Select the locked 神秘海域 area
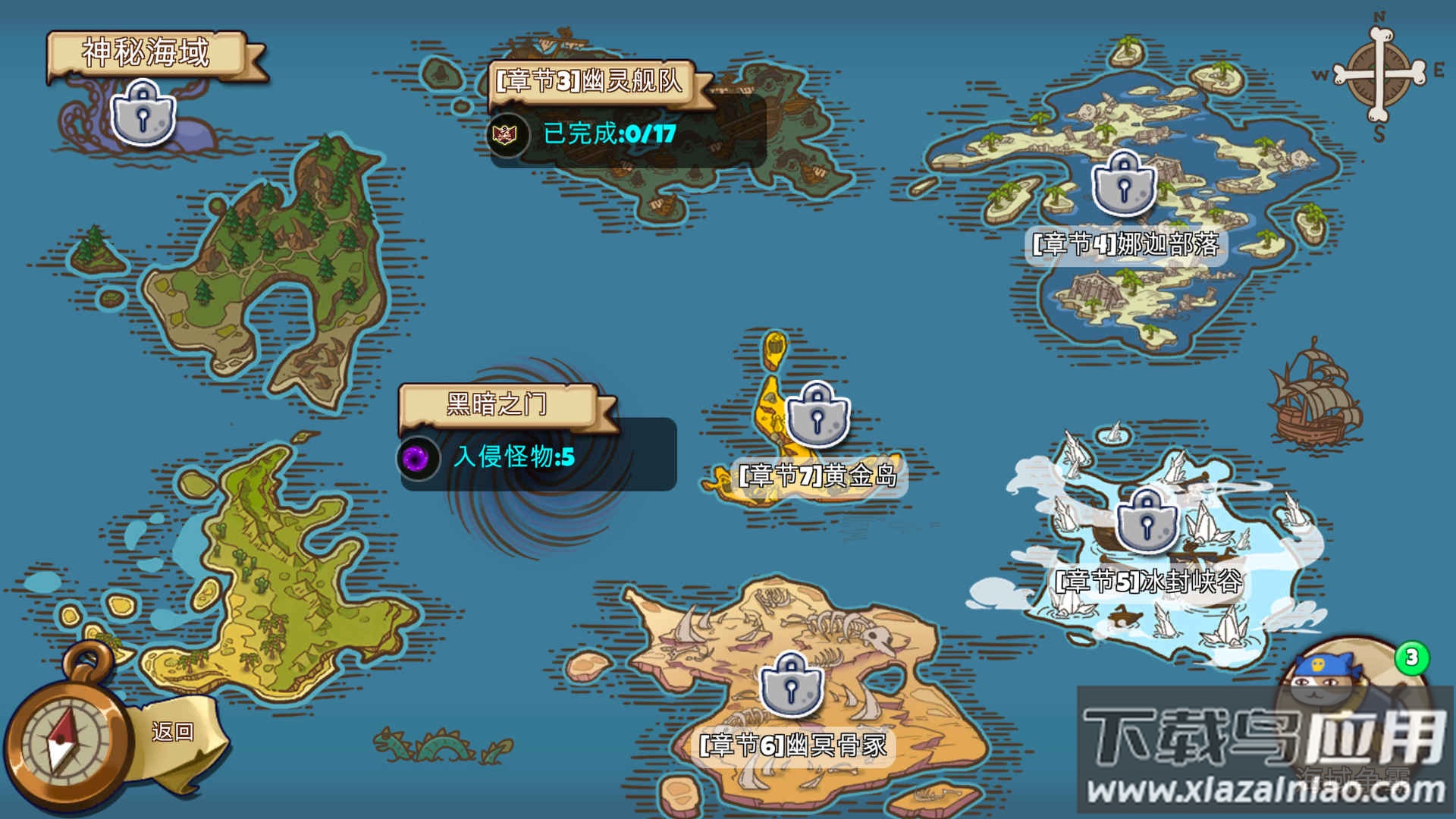 pos(143,114)
